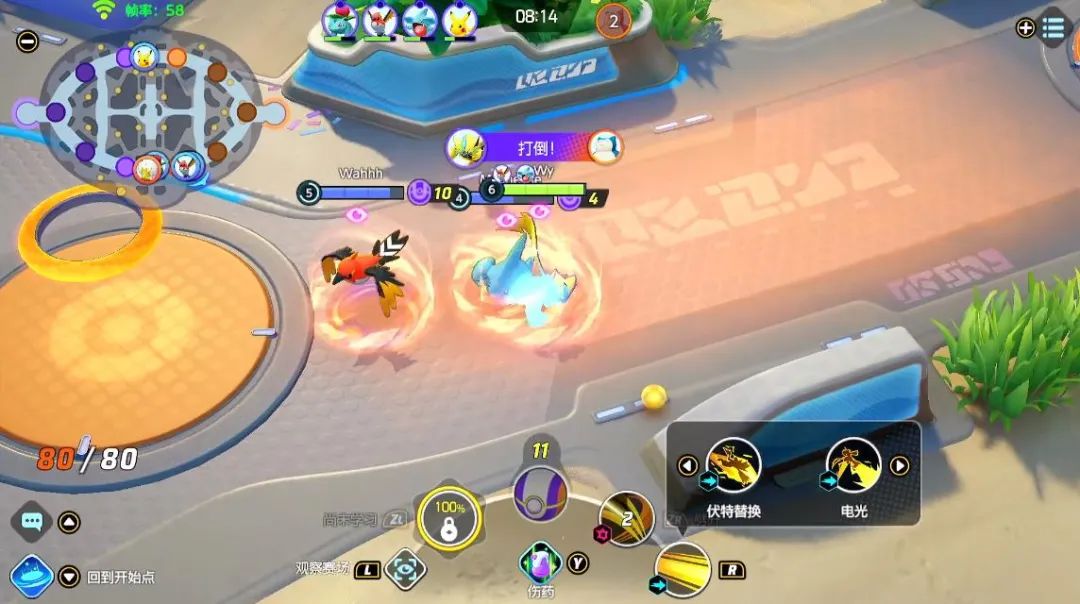Tap the 观察赛场 eye icon to view the arena
This screenshot has width=1080, height=604.
(405, 569)
